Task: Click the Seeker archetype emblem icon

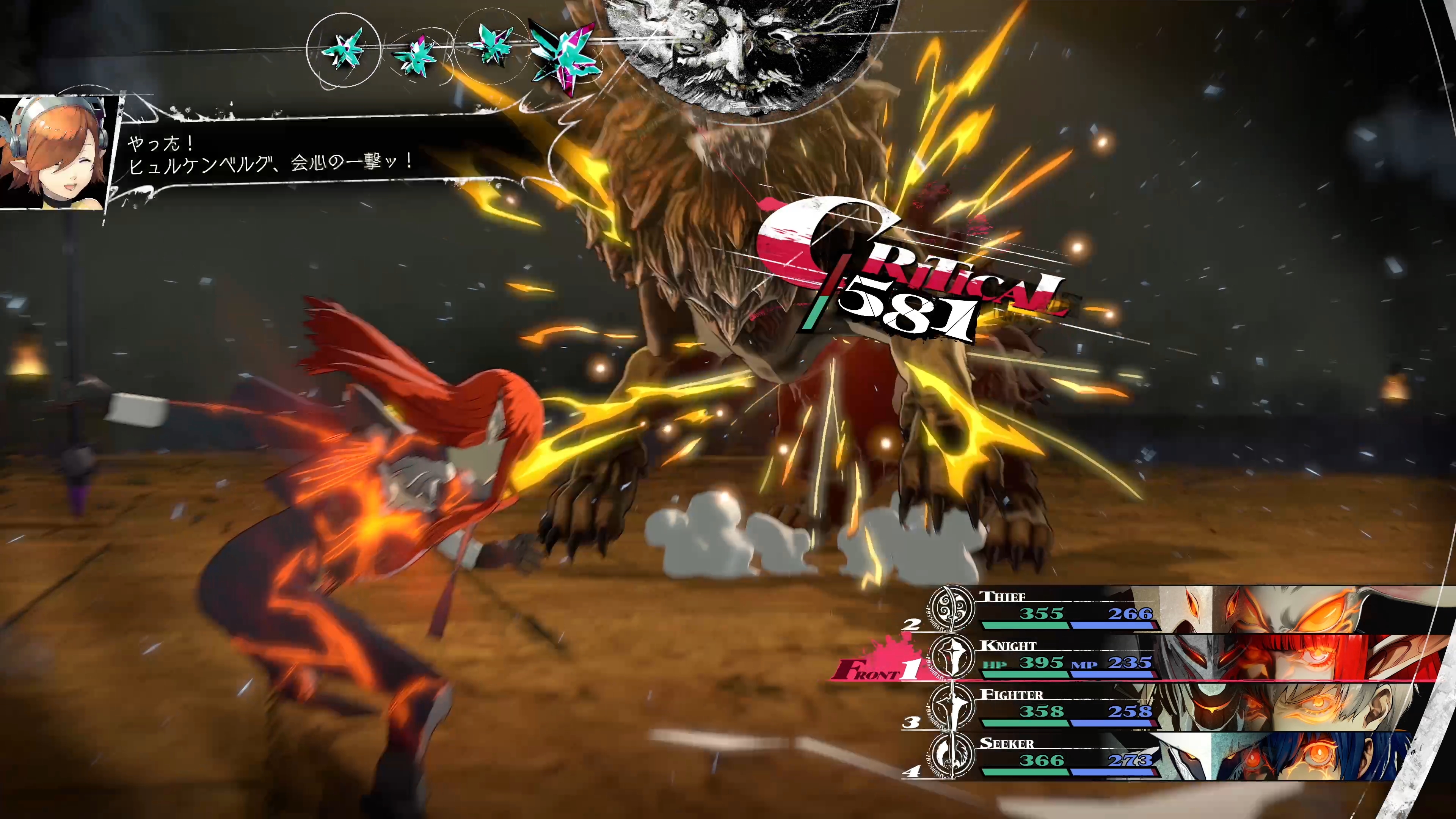Action: coord(952,756)
